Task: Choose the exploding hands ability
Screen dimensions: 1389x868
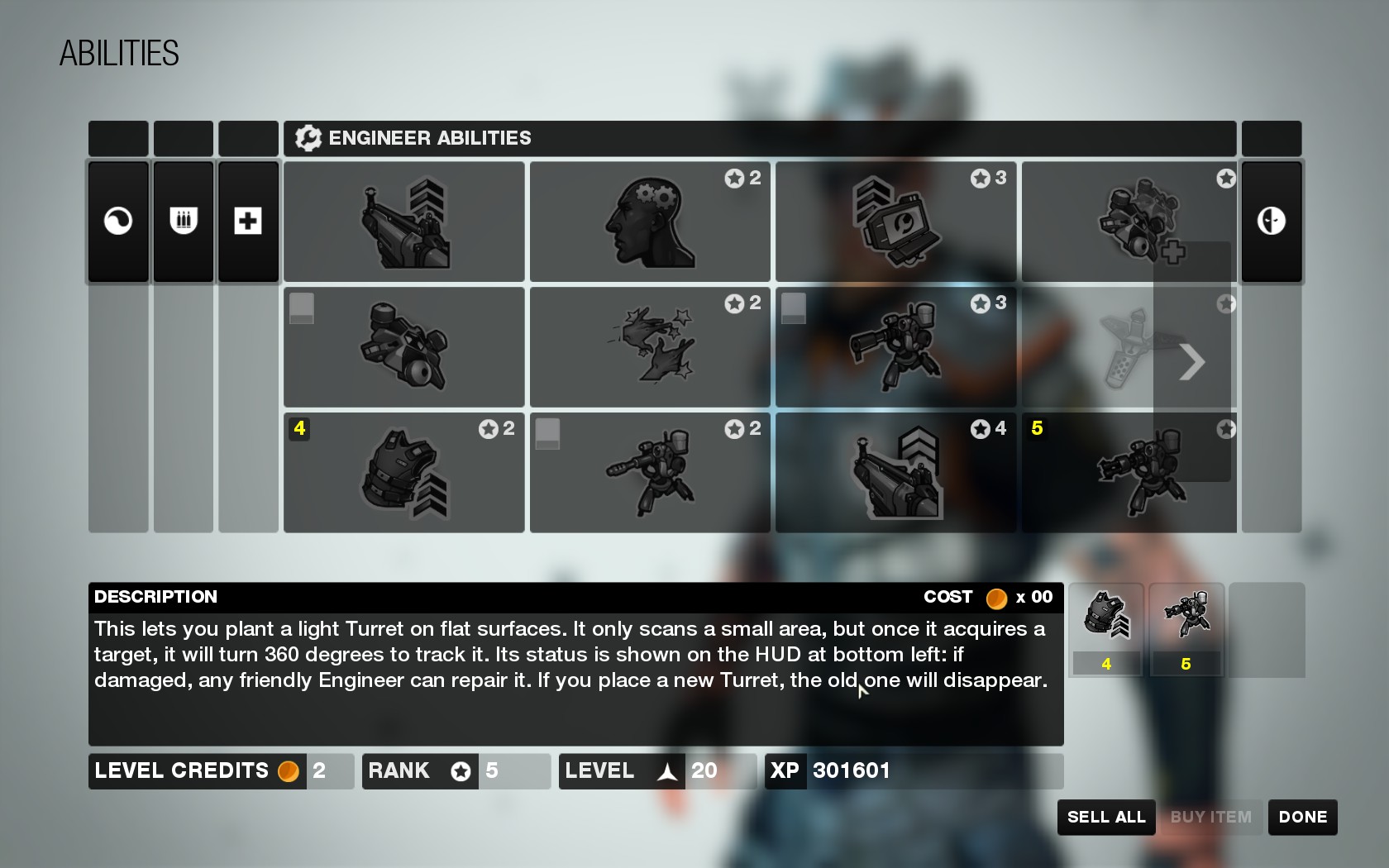Action: (650, 347)
